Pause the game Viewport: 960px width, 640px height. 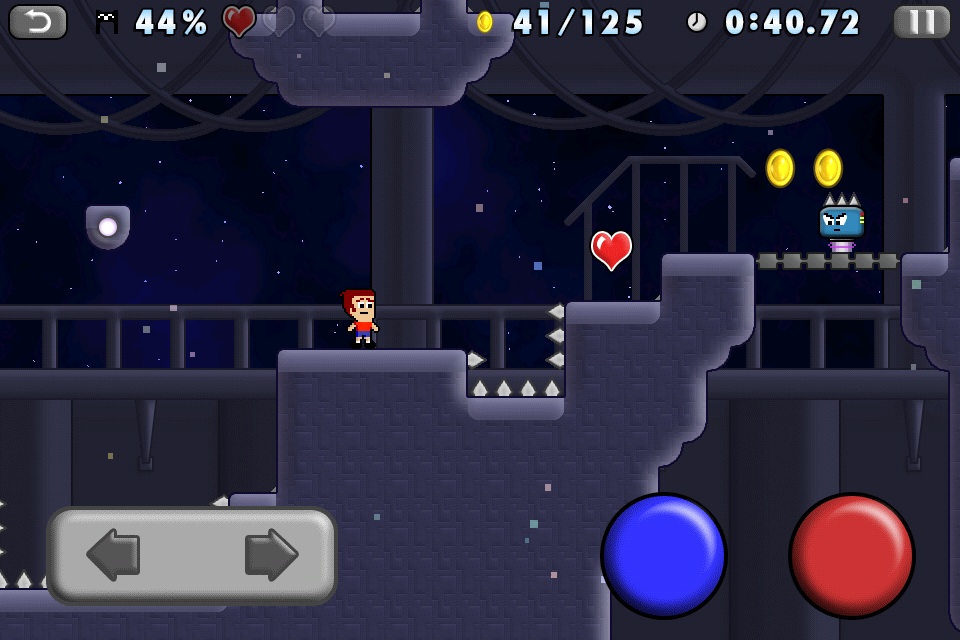pos(921,21)
